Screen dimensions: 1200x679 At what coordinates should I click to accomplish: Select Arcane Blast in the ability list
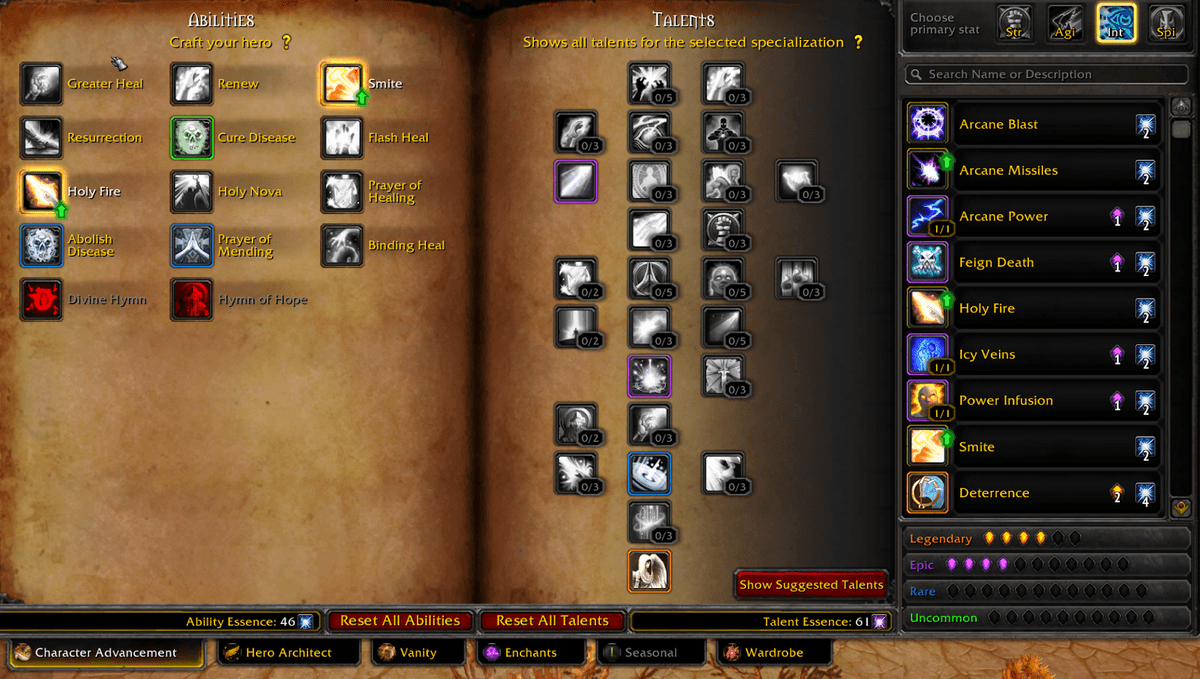pos(1034,124)
